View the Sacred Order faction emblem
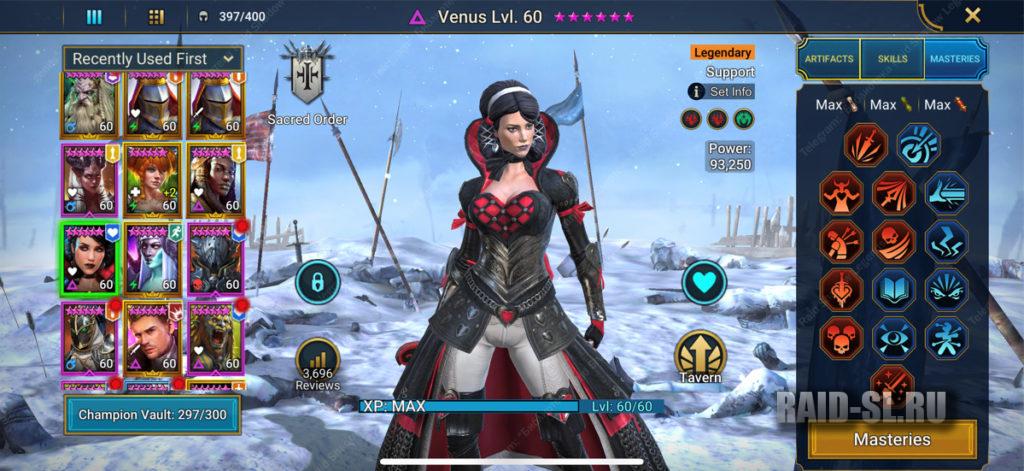The width and height of the screenshot is (1024, 471). 306,75
